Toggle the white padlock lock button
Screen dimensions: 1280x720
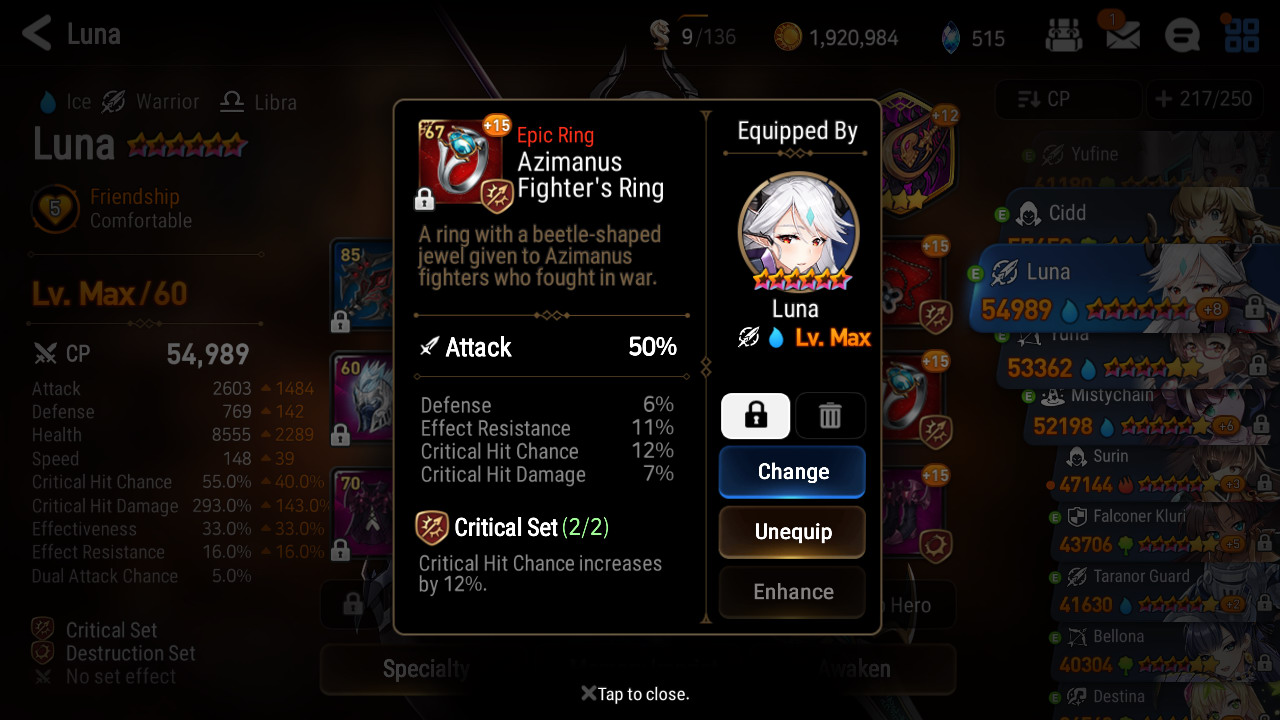(755, 416)
